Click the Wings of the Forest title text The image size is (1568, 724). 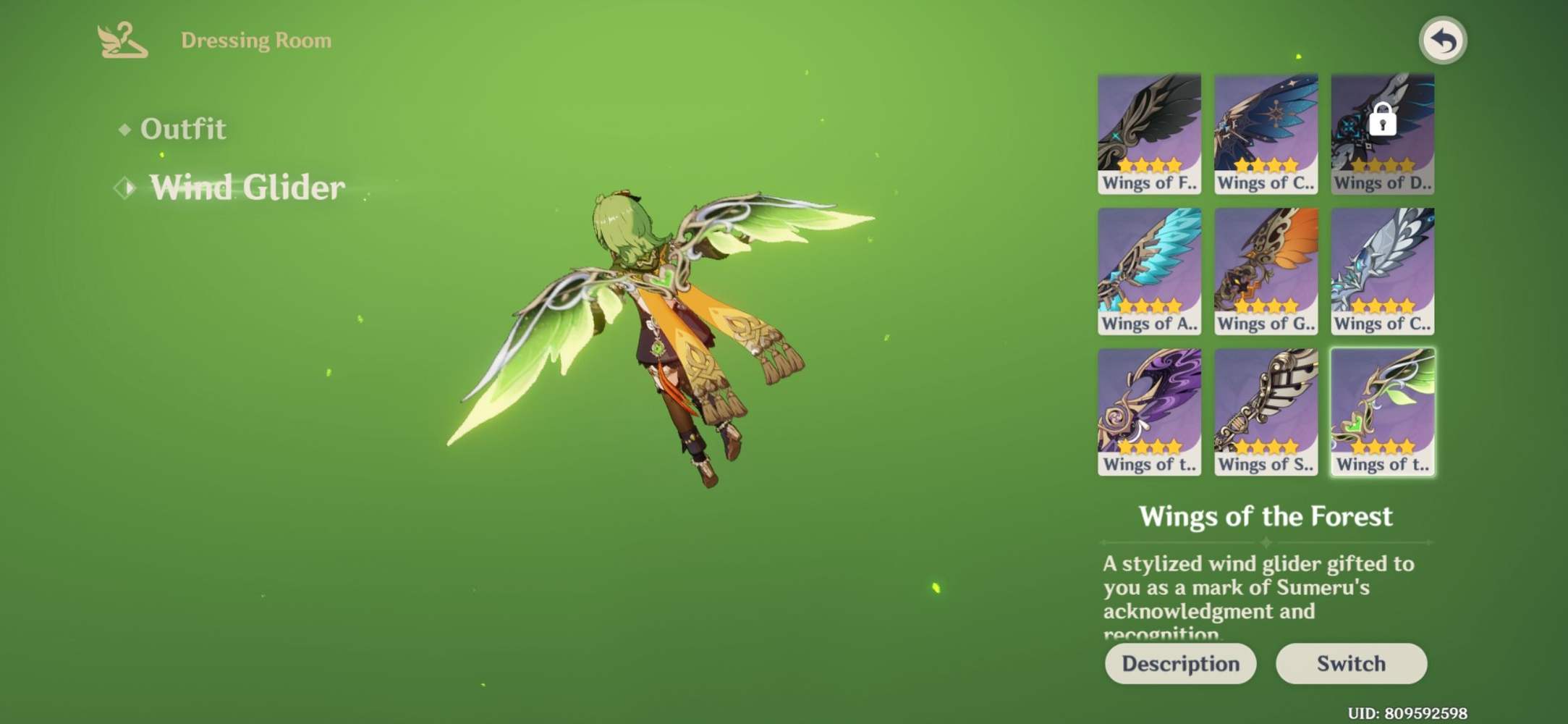(1266, 515)
